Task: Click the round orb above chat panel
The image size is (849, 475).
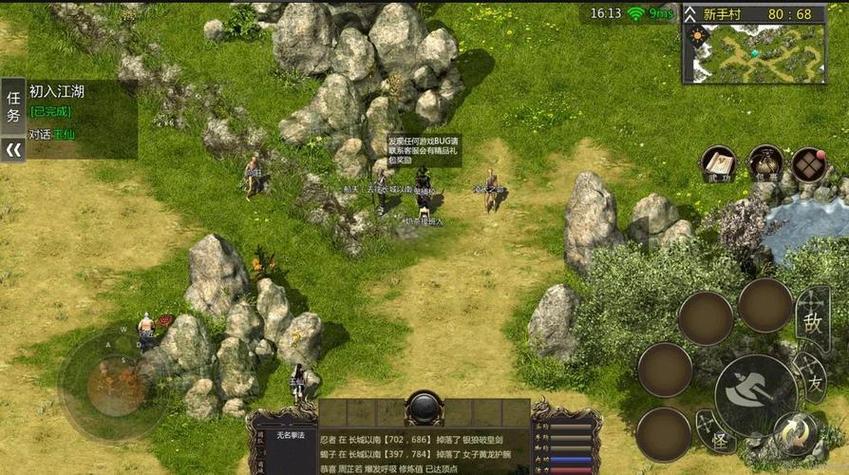Action: tap(425, 408)
